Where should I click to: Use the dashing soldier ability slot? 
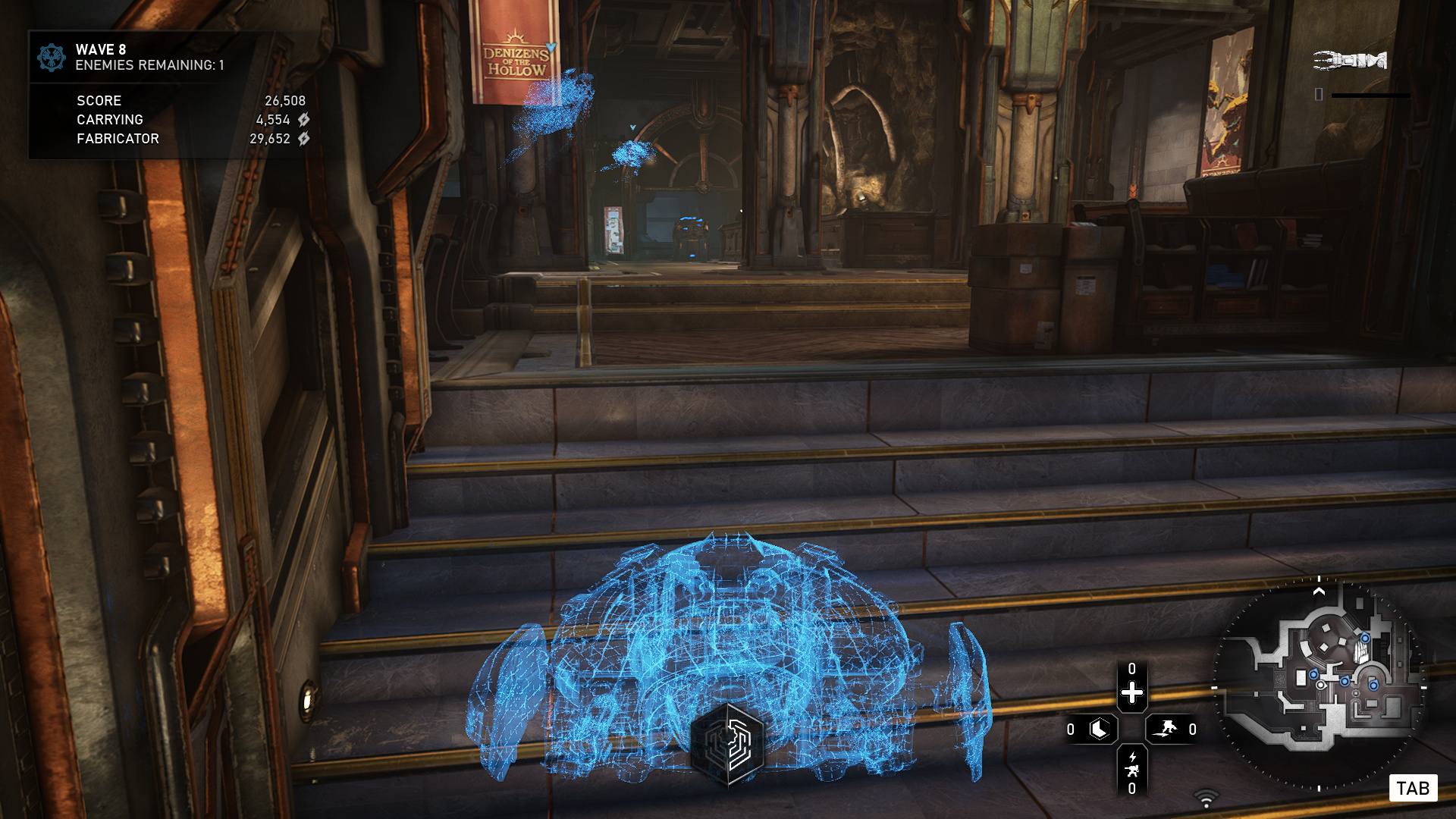coord(1165,730)
